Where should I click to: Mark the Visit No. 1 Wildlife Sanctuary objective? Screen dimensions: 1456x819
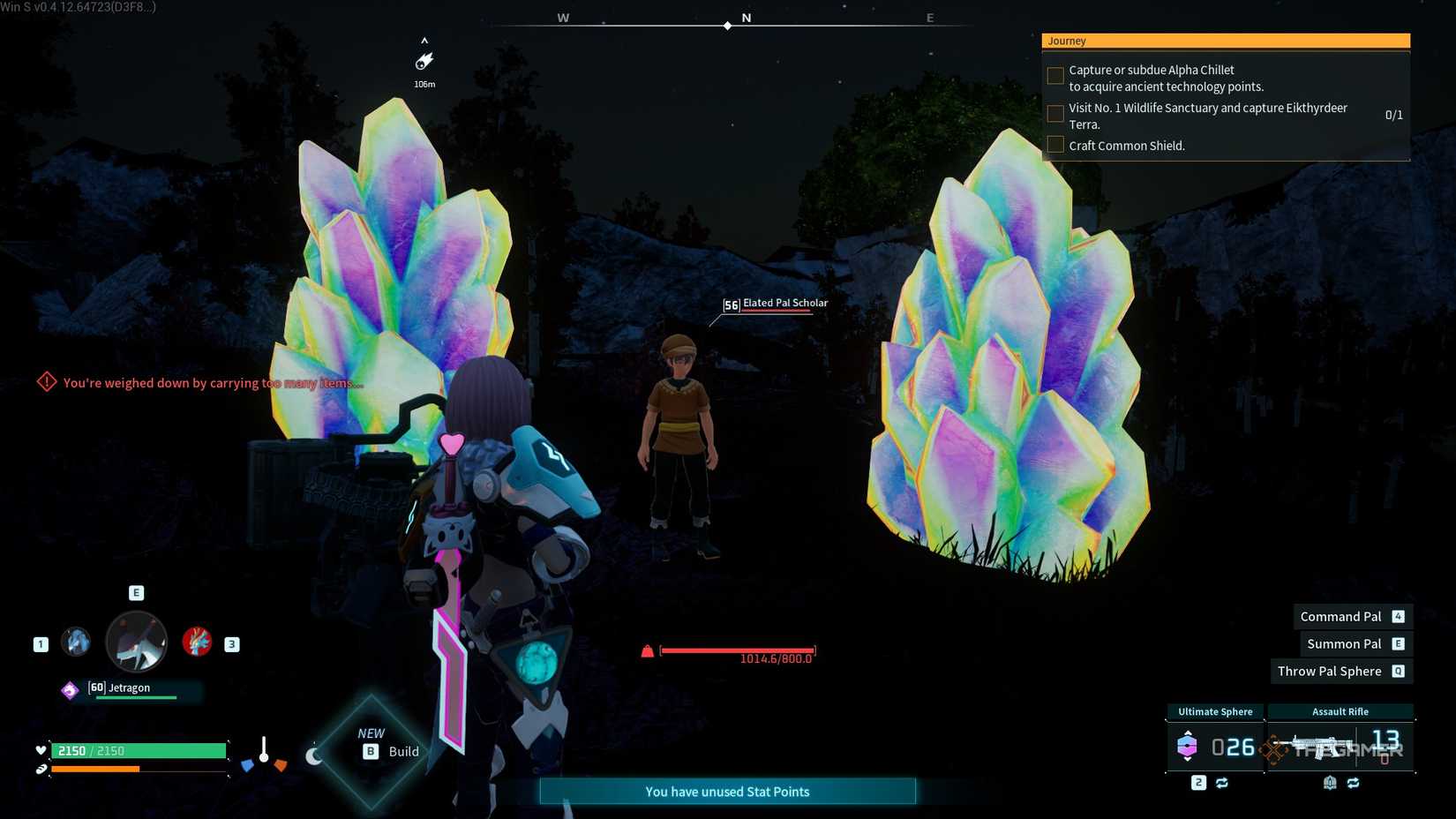(x=1055, y=114)
